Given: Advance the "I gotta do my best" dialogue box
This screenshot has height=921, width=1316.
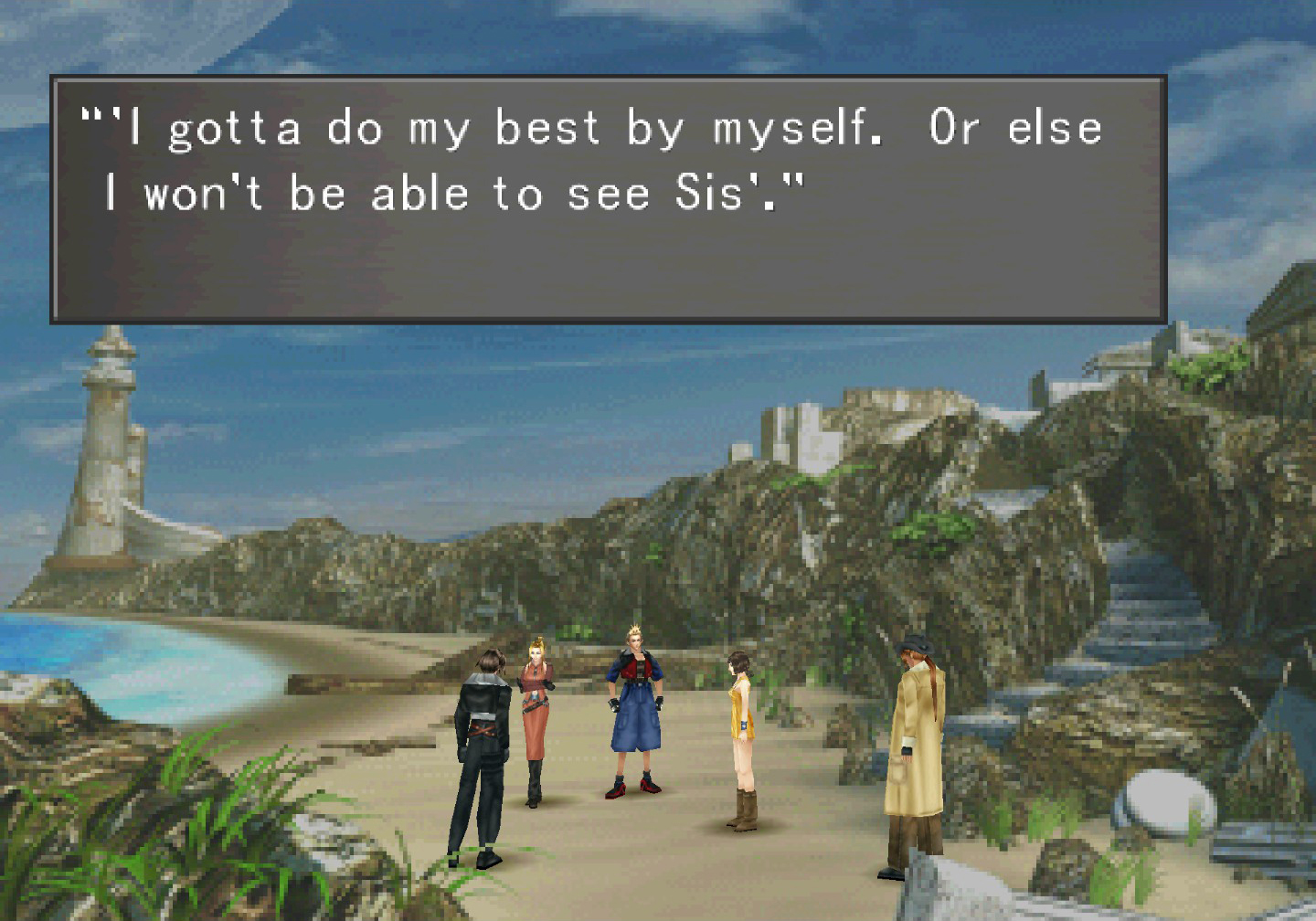Looking at the screenshot, I should click(608, 199).
